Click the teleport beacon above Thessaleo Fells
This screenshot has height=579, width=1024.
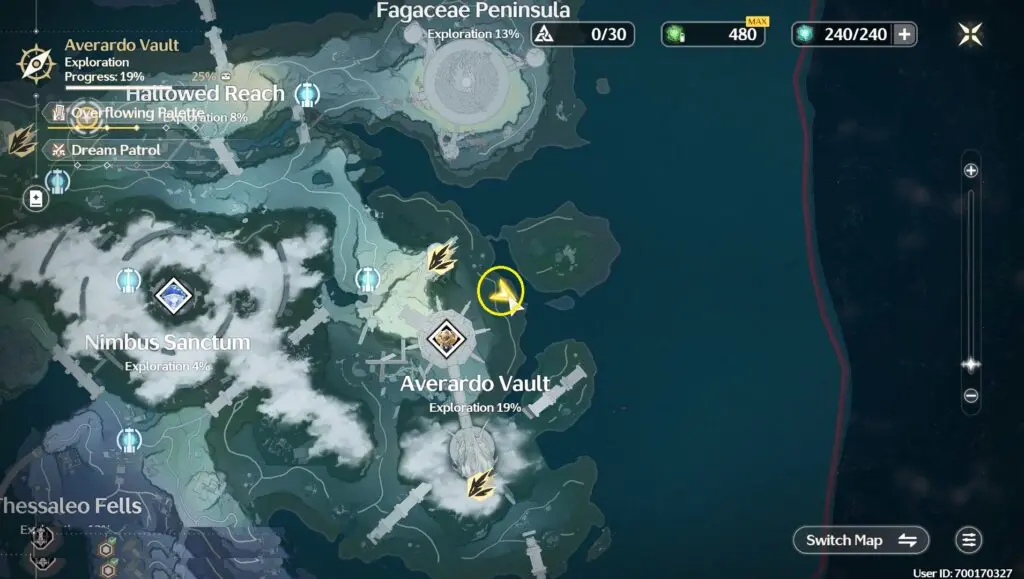click(x=128, y=440)
